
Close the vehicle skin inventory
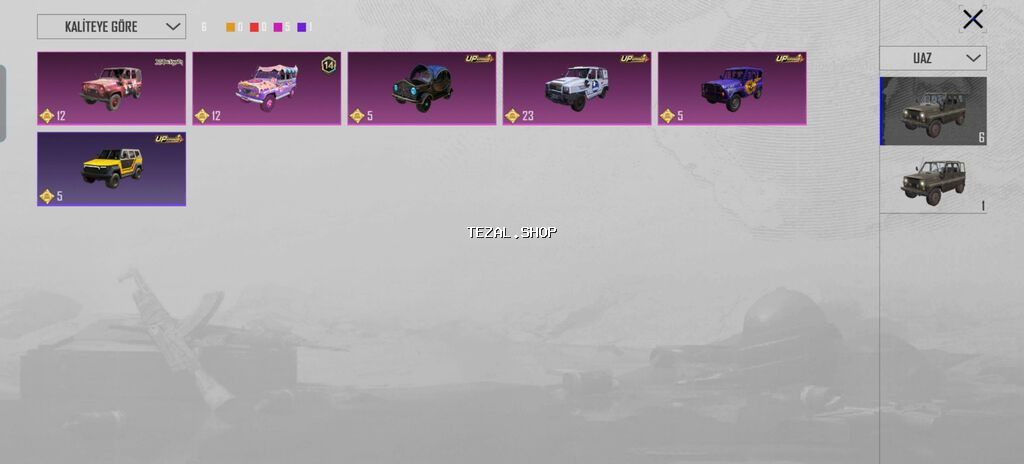972,19
